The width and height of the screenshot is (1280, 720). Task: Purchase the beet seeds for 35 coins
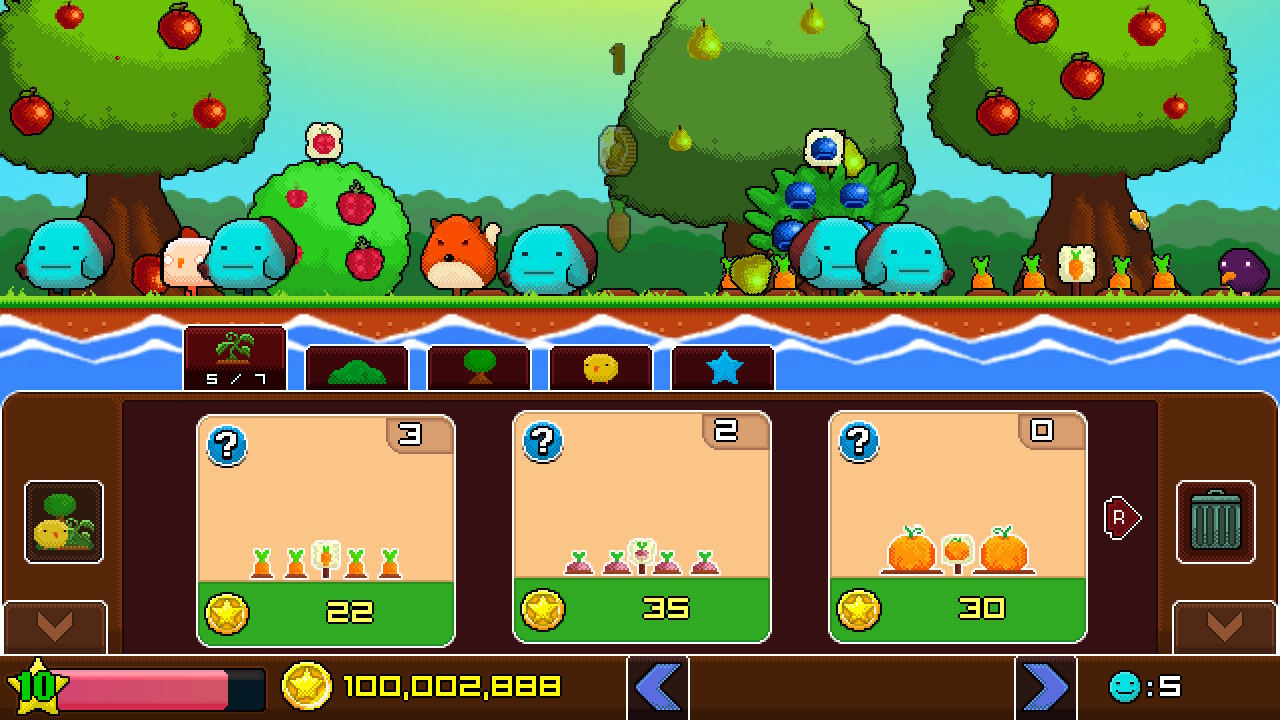click(x=641, y=610)
